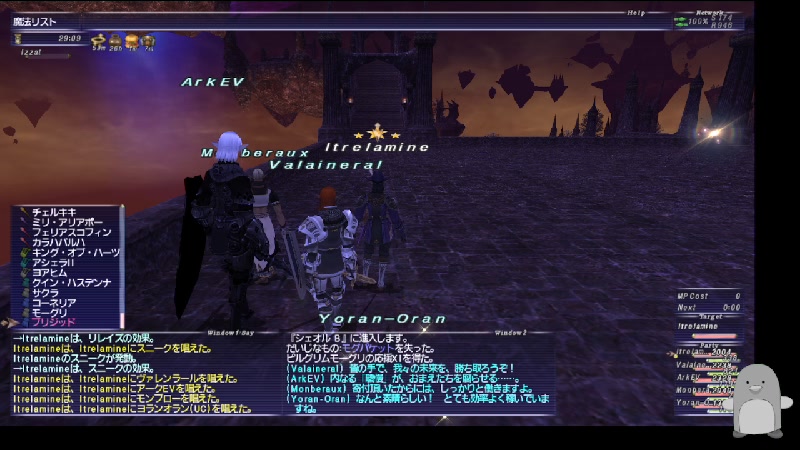This screenshot has height=450, width=800.
Task: Select ArkEV party member row
Action: coord(702,378)
